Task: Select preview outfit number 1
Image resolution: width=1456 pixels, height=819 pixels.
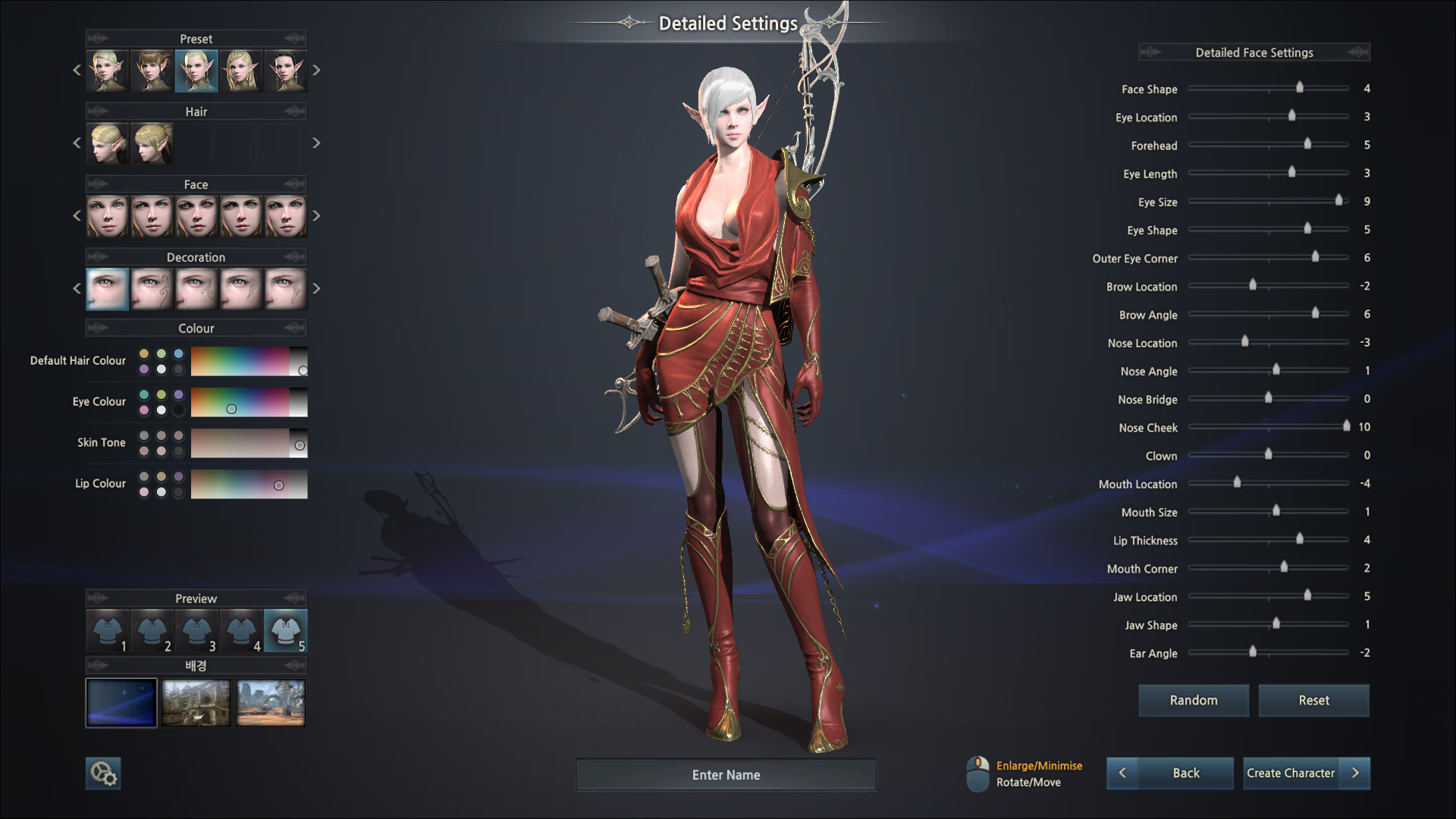Action: (108, 631)
